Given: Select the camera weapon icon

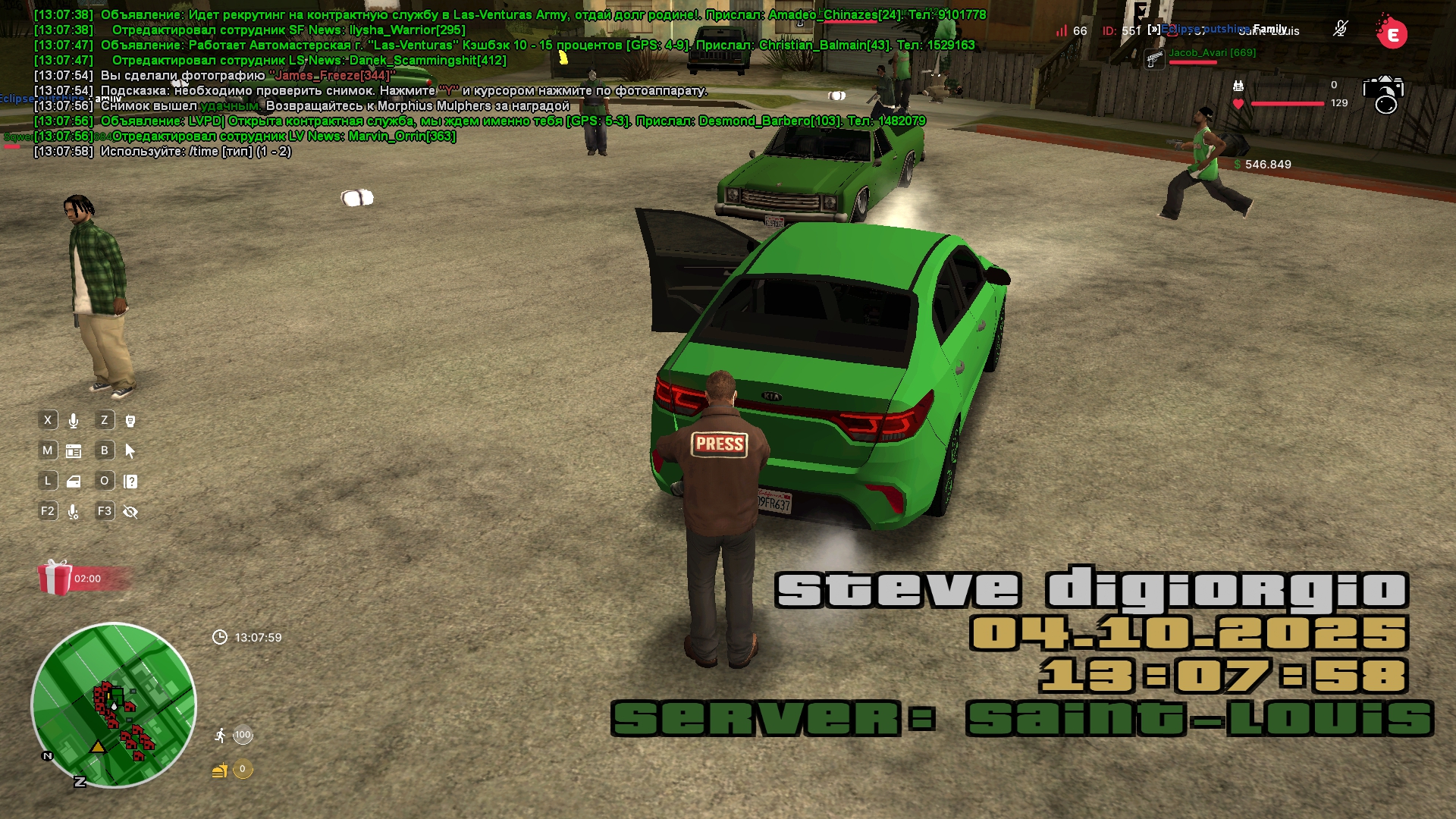Looking at the screenshot, I should click(1384, 95).
